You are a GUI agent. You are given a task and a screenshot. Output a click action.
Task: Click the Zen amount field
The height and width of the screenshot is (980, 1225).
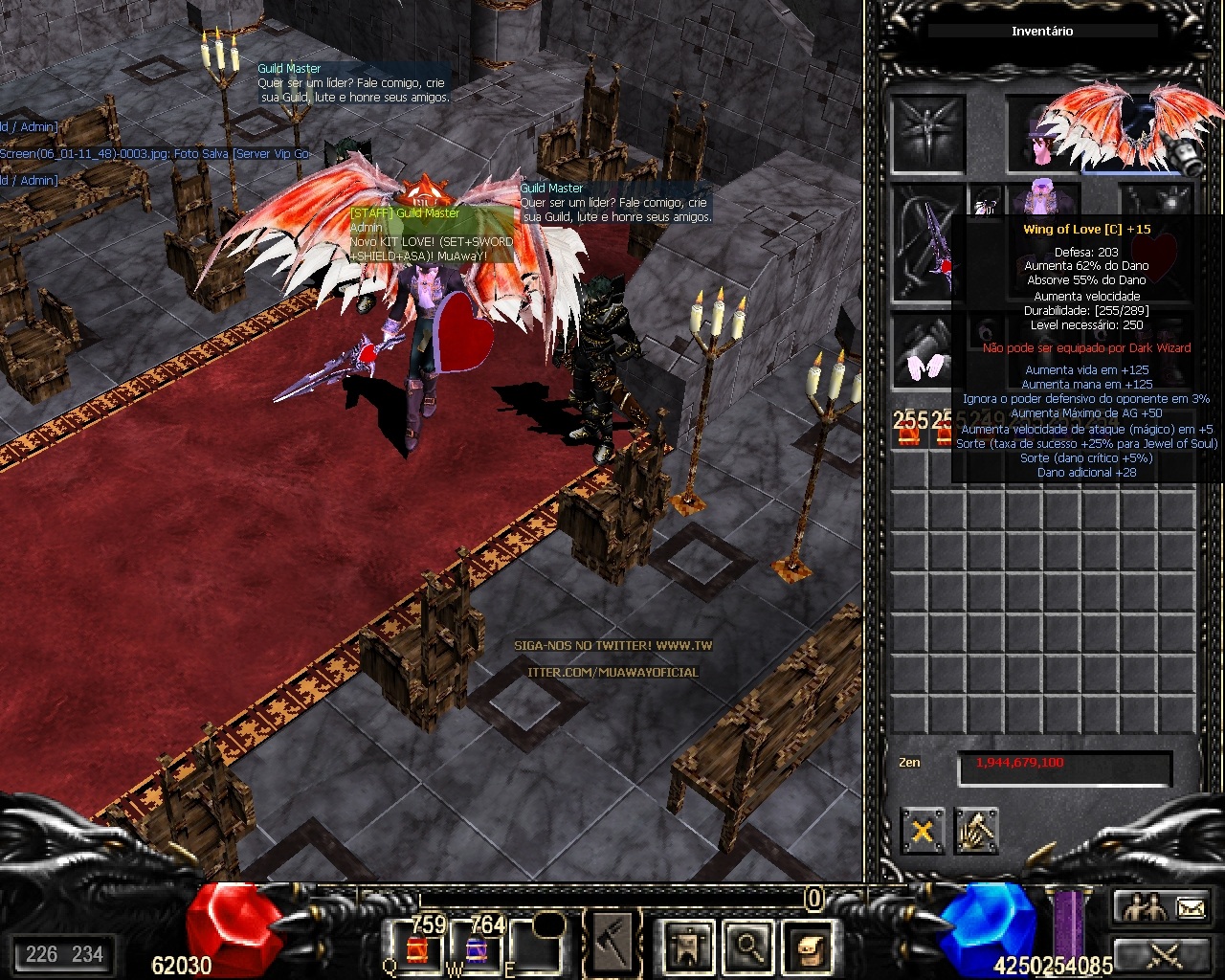click(x=1064, y=764)
